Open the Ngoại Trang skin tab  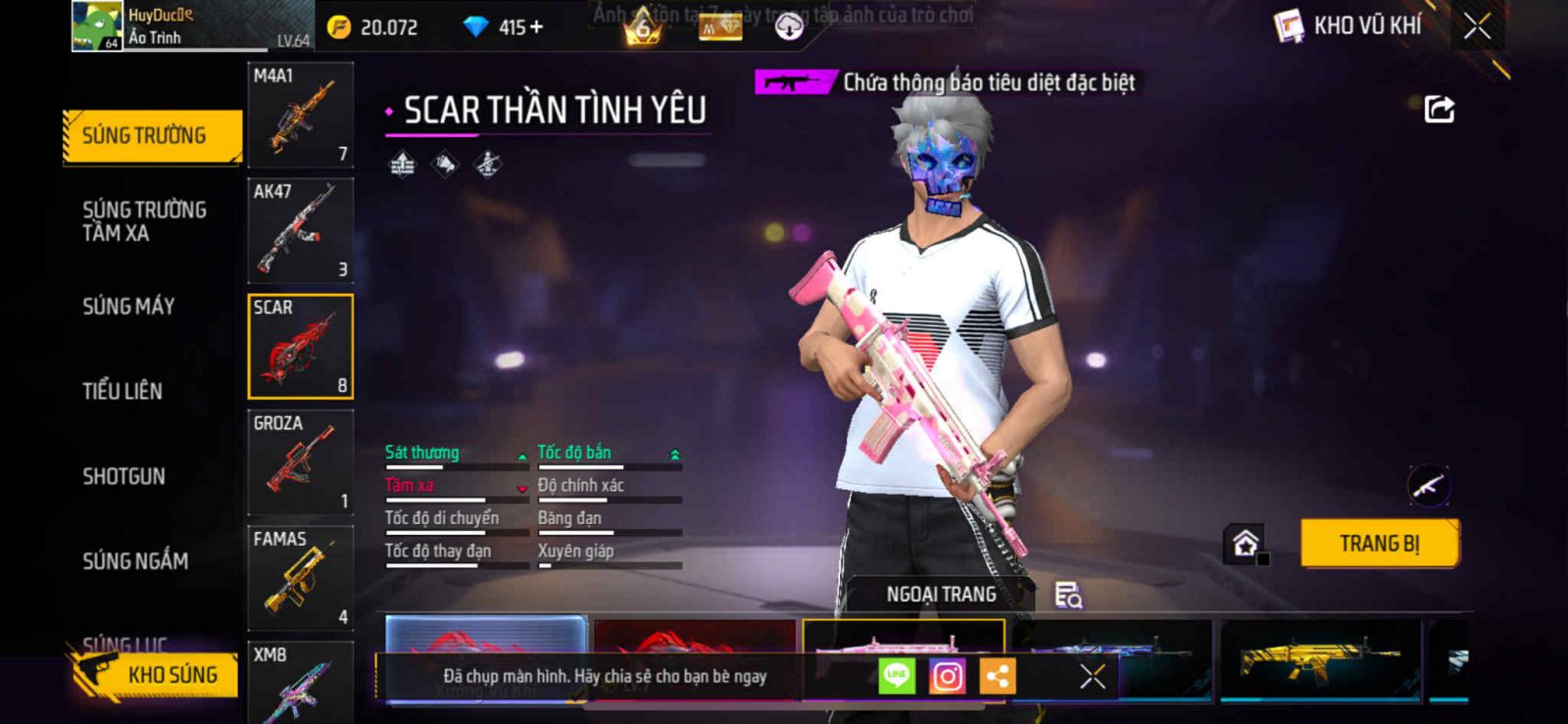(x=941, y=595)
